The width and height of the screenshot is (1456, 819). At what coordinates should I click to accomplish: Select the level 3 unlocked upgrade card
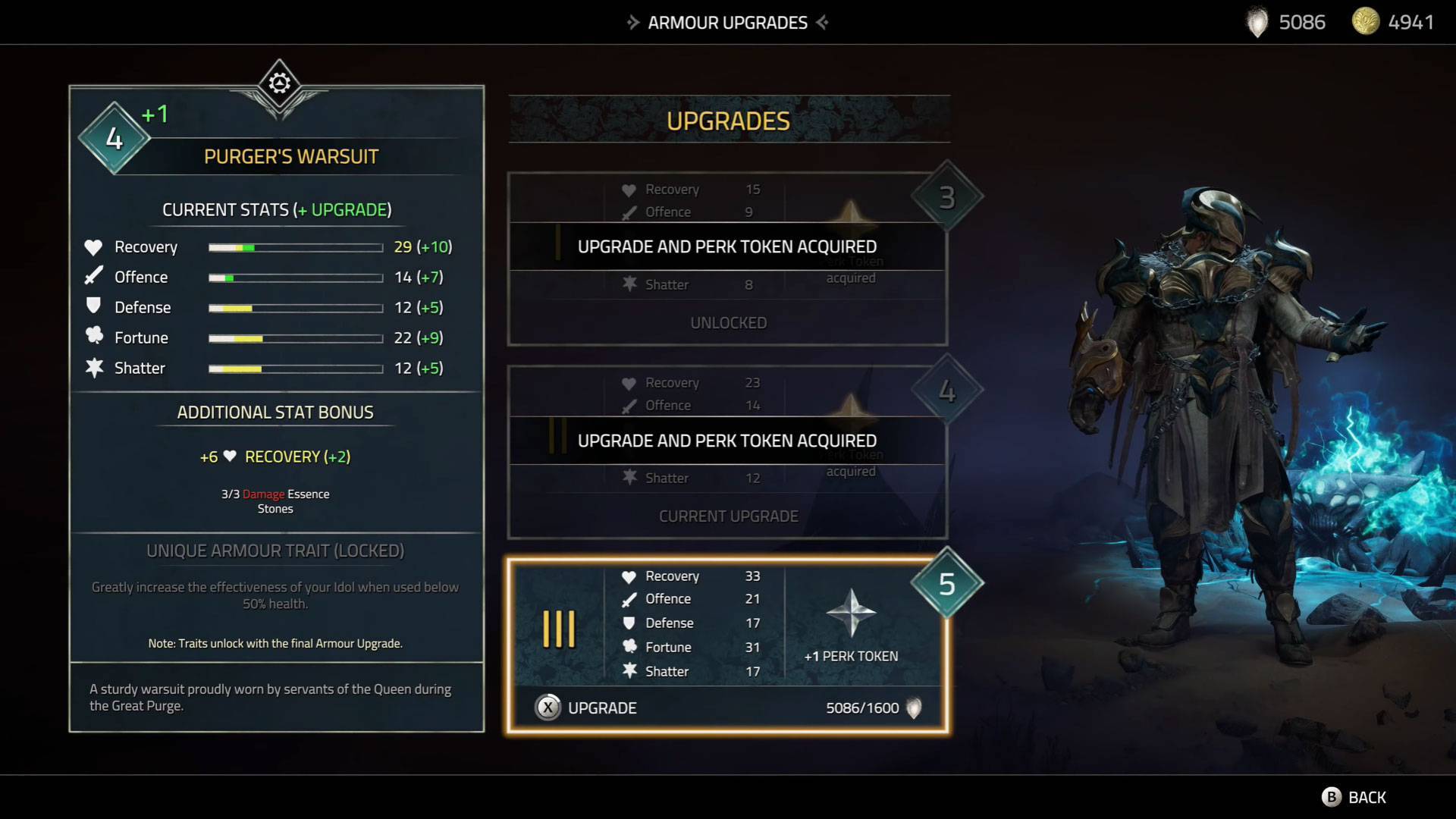click(726, 259)
